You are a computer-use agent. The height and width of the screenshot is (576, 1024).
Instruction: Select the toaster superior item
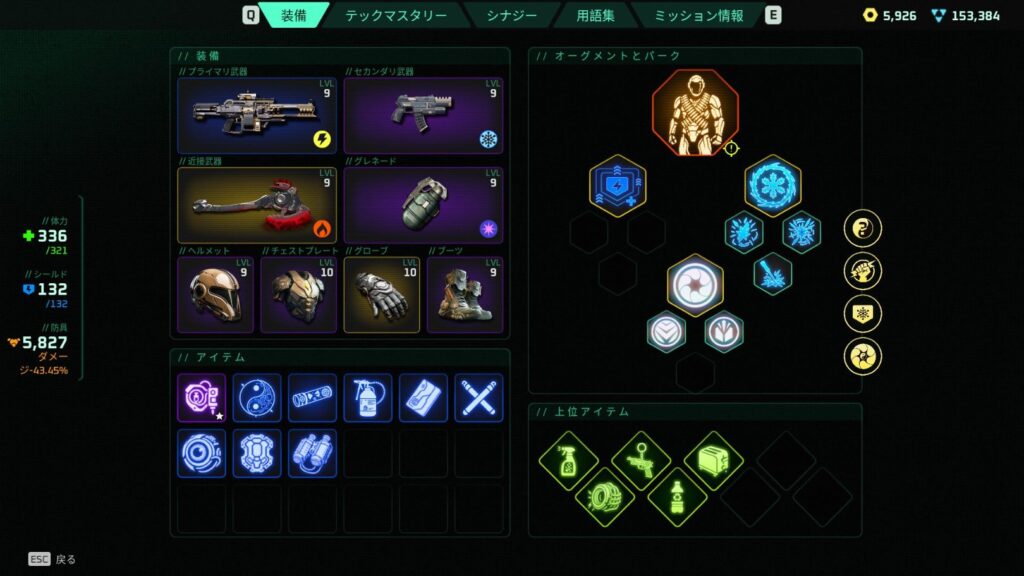click(713, 460)
